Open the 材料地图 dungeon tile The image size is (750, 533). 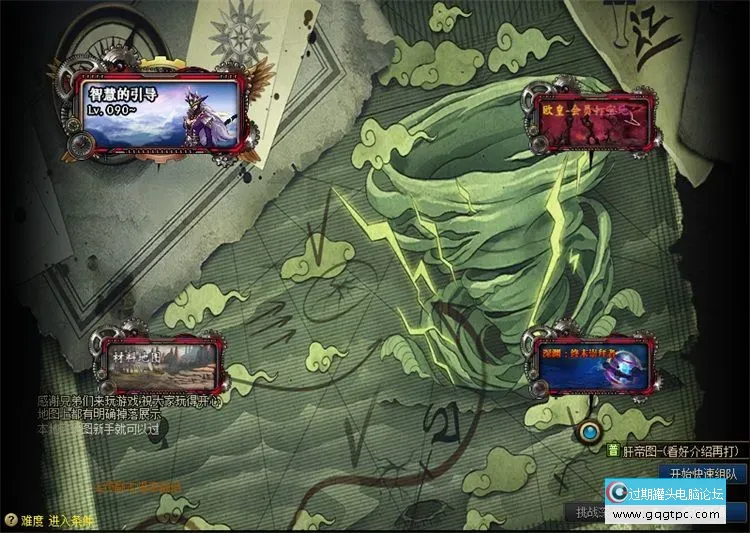[x=160, y=362]
